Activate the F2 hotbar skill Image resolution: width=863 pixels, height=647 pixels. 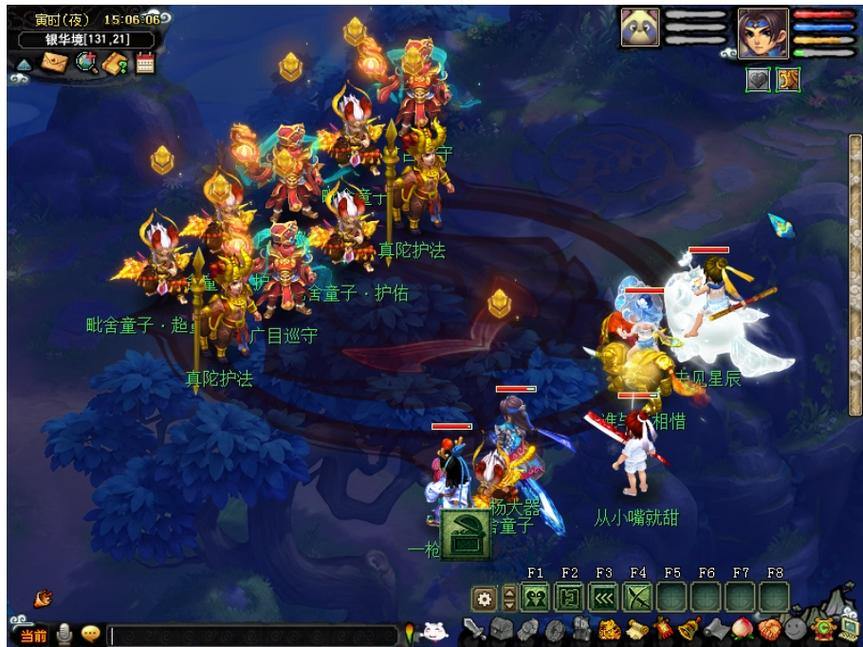point(569,598)
